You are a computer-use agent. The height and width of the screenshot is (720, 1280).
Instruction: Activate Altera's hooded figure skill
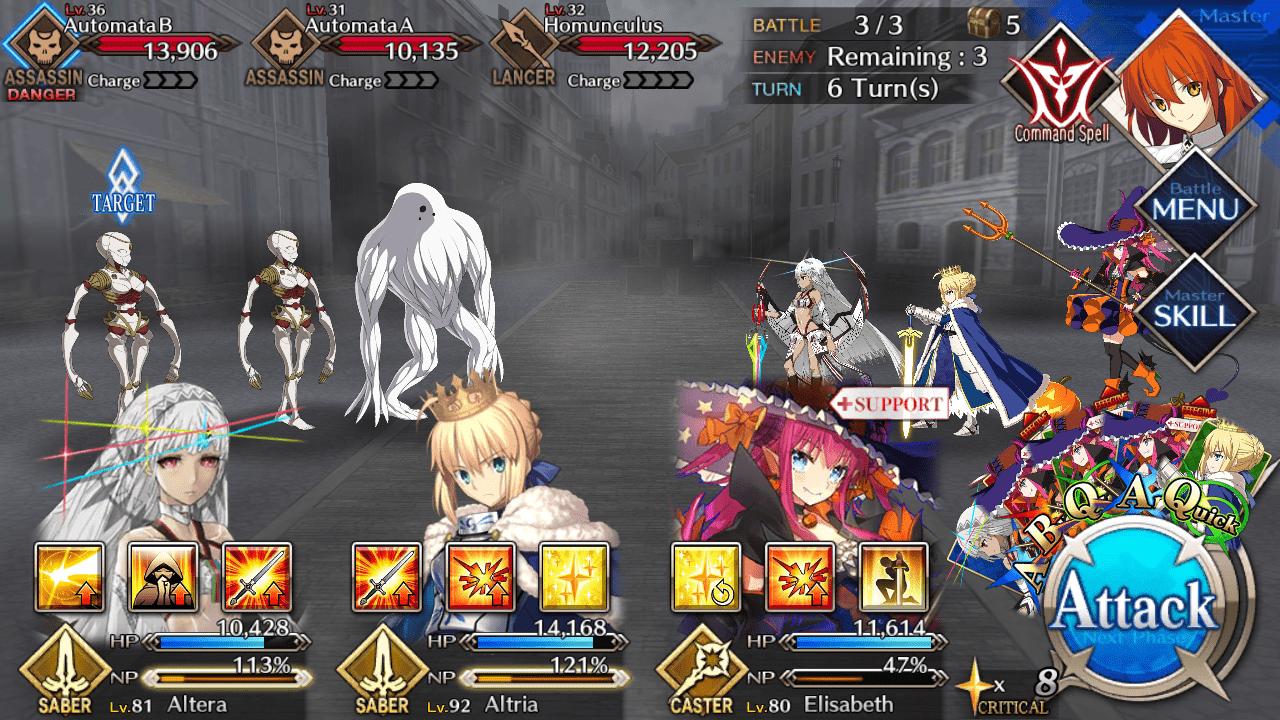(163, 577)
